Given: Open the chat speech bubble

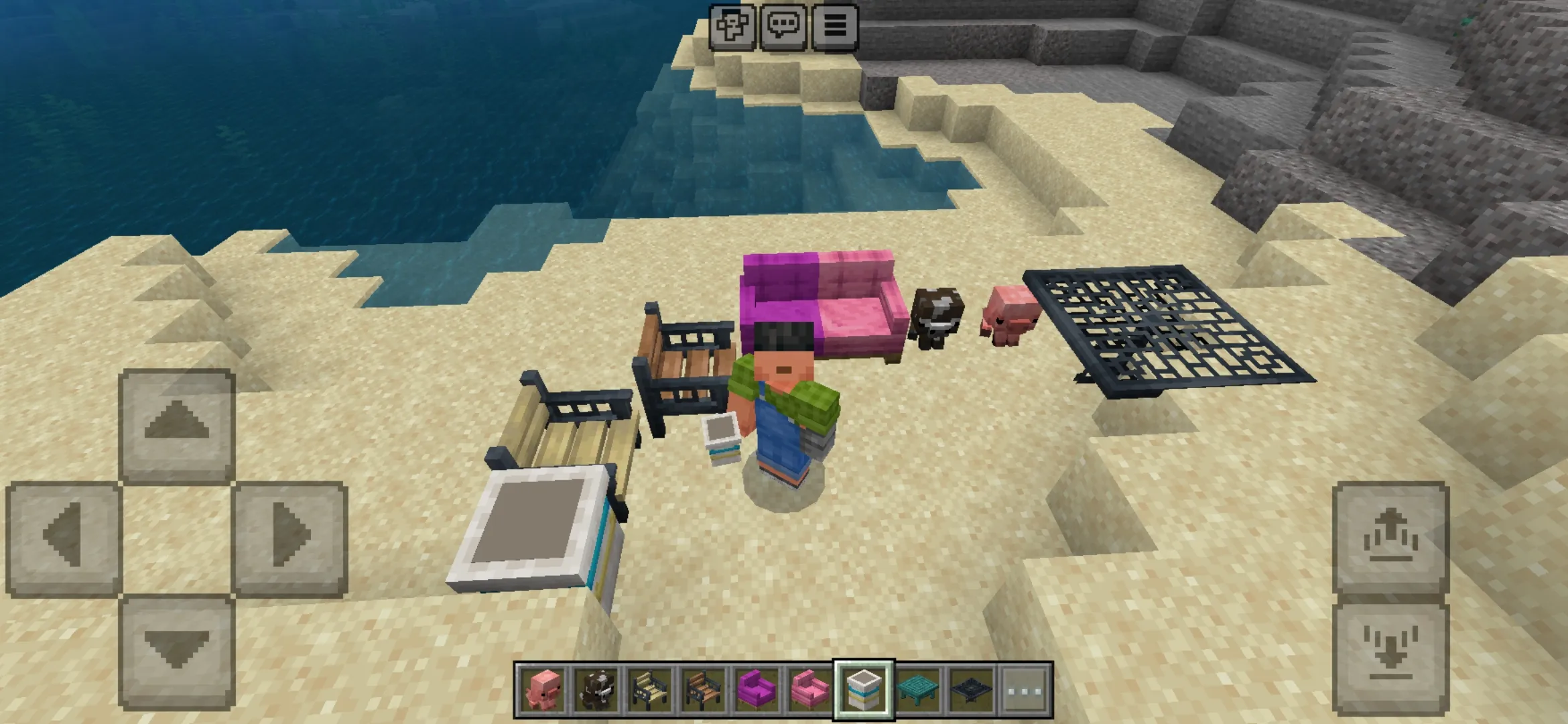Looking at the screenshot, I should coord(783,26).
